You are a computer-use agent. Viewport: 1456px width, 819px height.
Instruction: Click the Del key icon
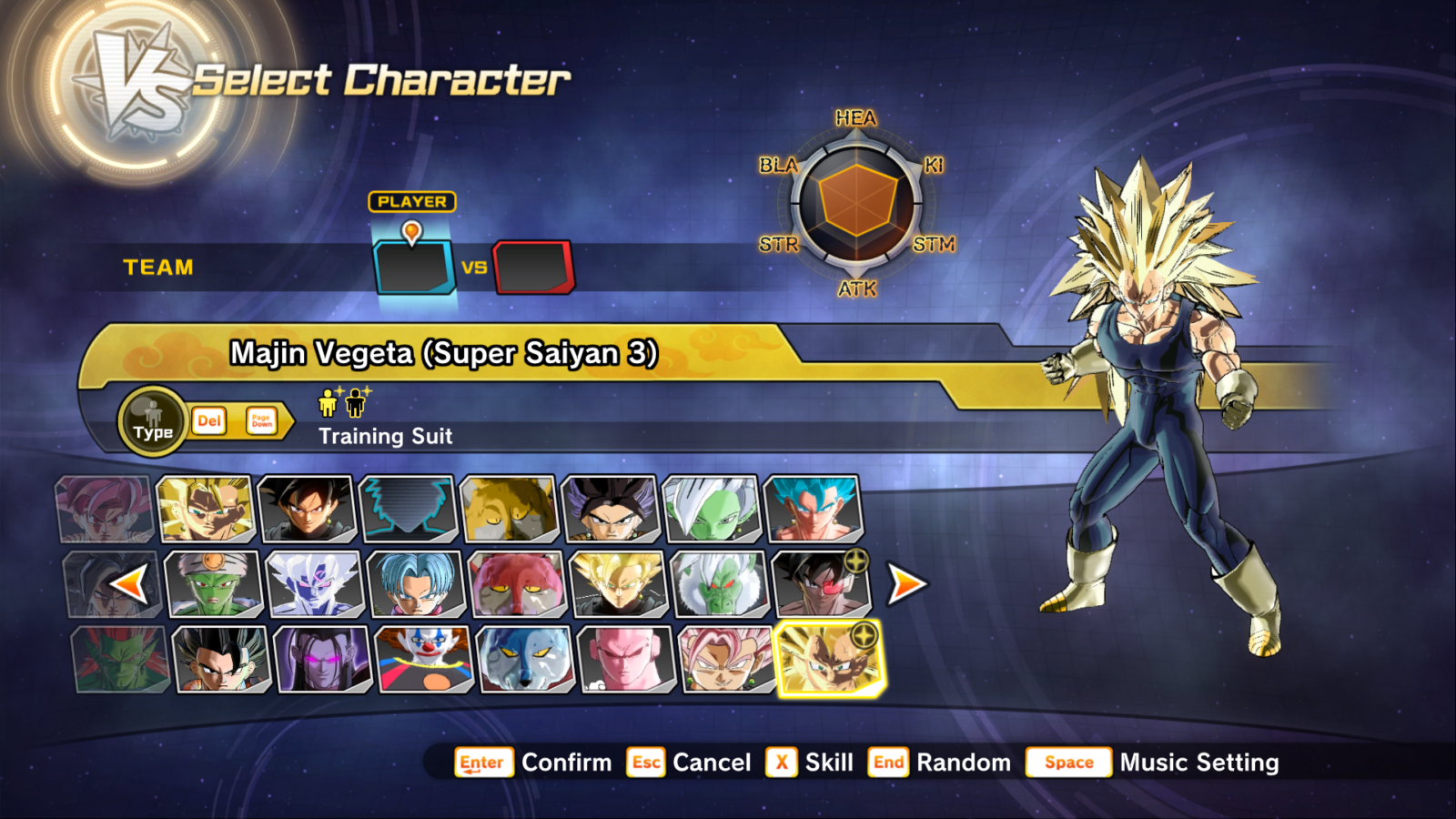pos(208,421)
